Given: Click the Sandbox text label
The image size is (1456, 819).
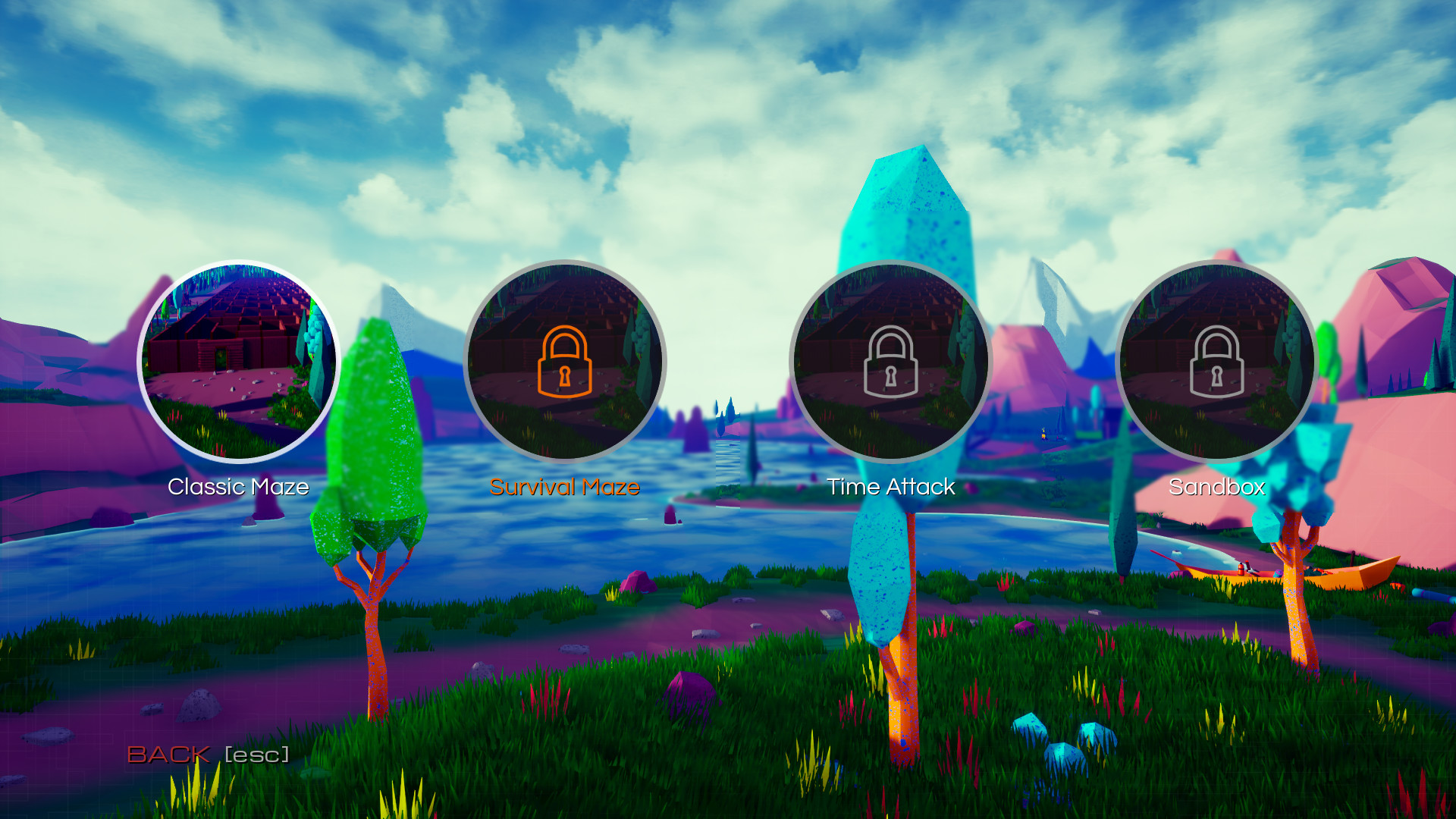Looking at the screenshot, I should 1217,488.
